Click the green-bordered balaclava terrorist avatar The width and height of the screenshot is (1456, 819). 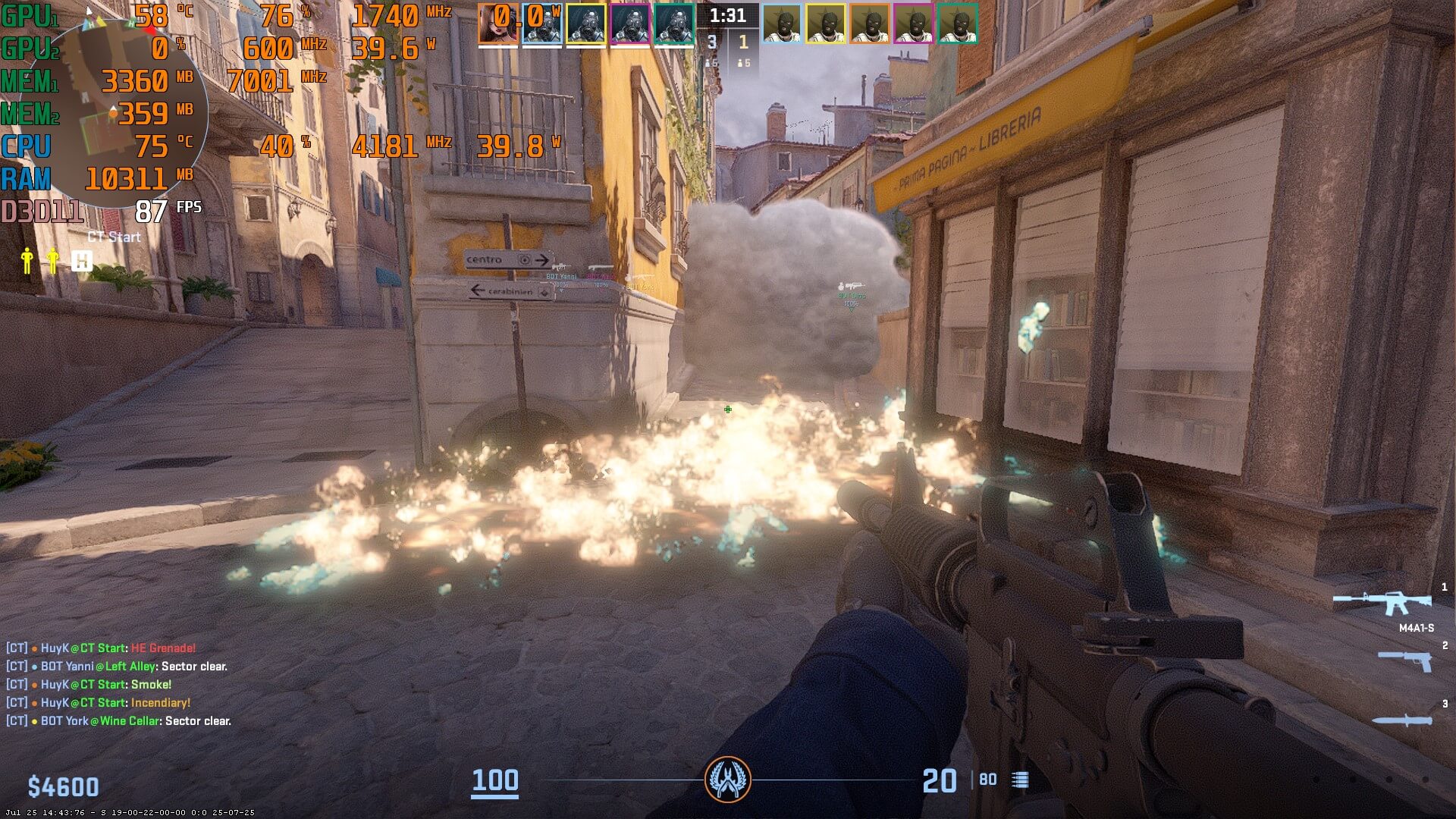[x=957, y=23]
